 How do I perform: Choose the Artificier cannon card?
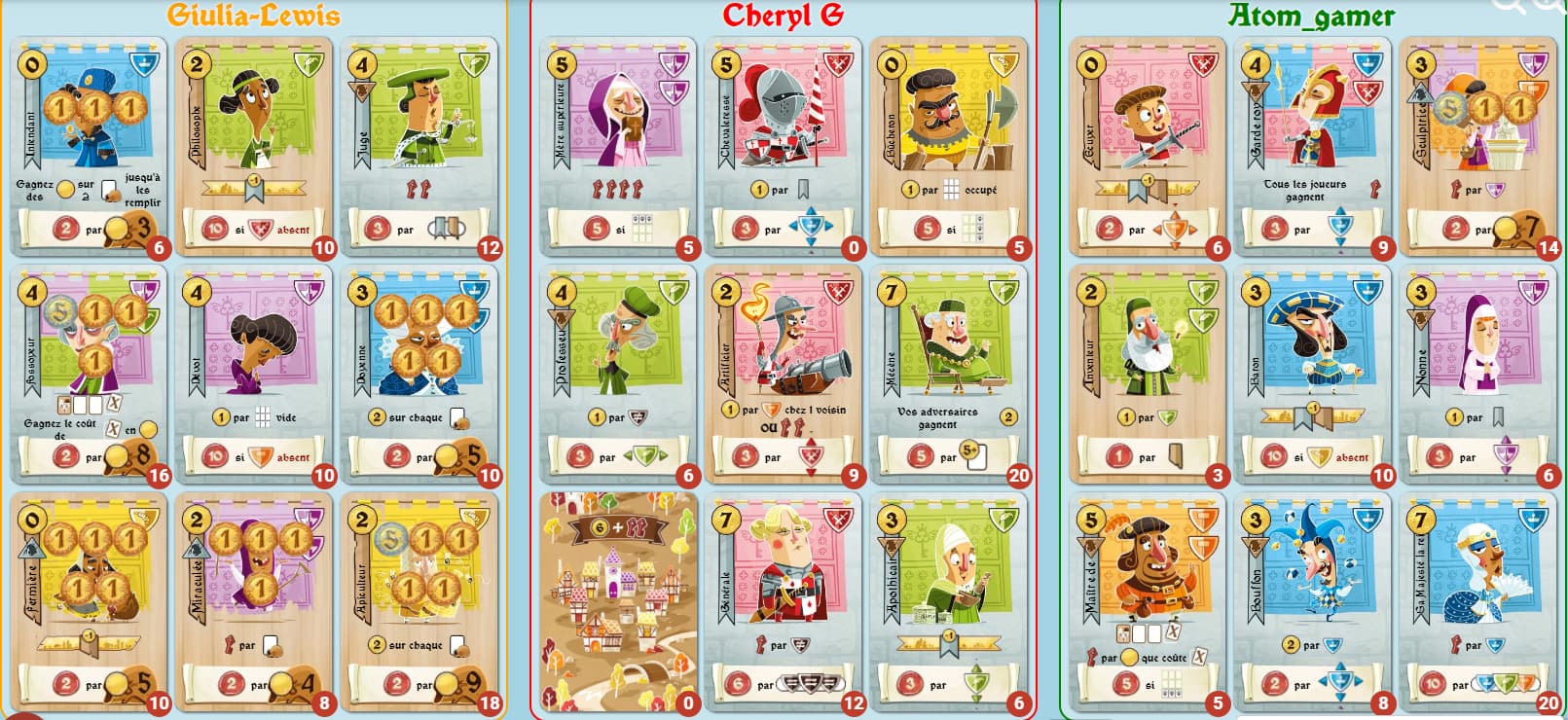[784, 375]
